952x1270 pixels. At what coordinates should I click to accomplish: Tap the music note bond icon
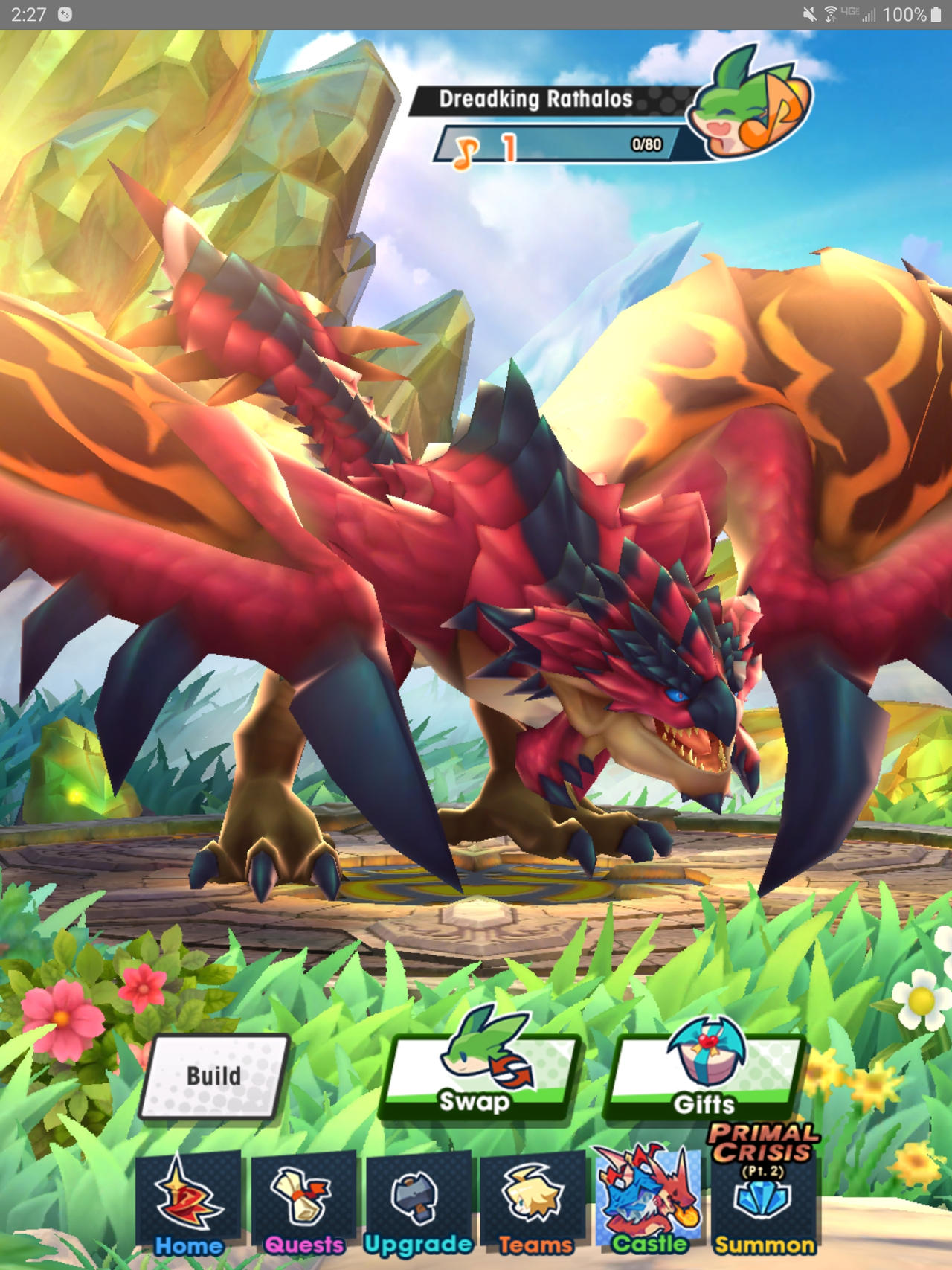coord(465,146)
